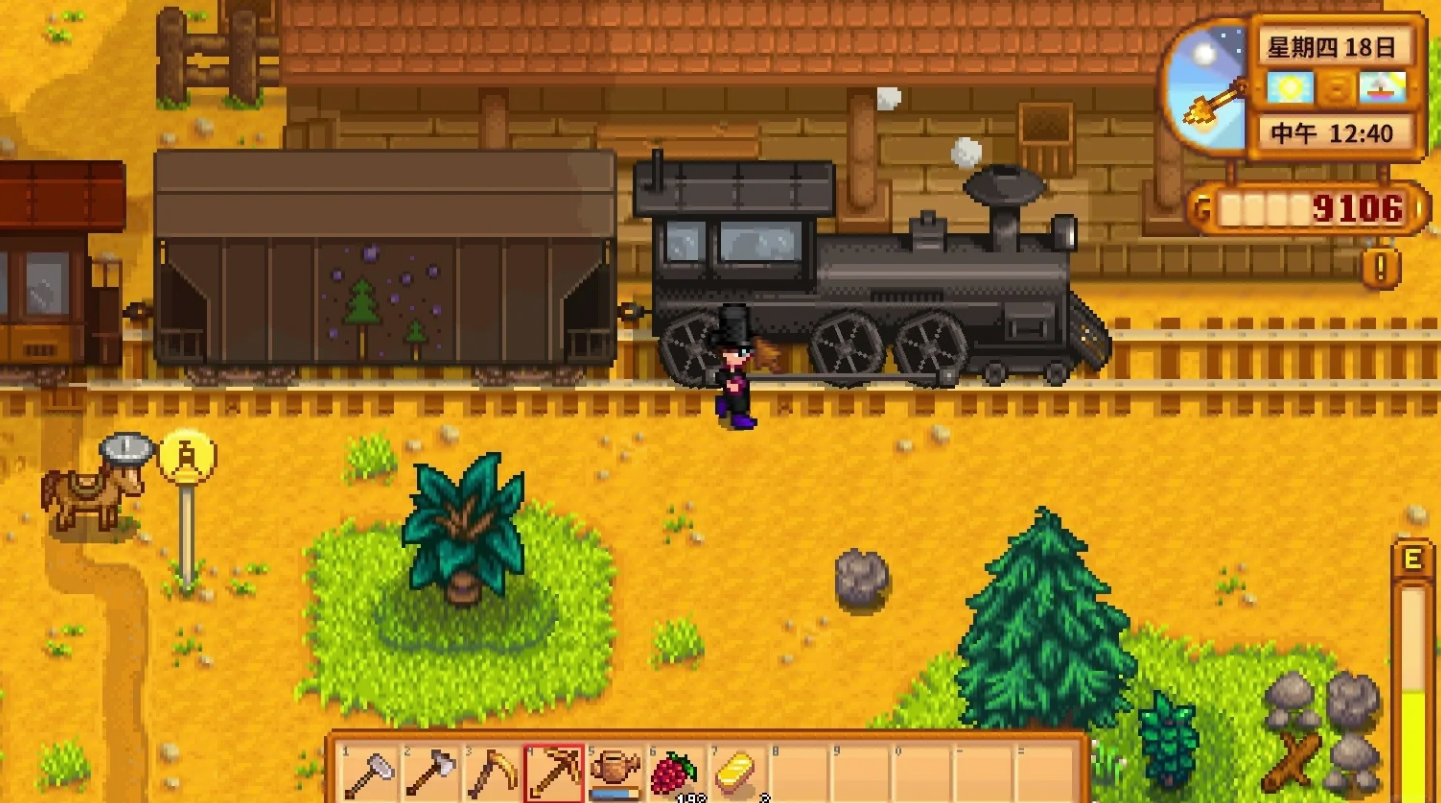Select the axe in the hotbar

429,772
